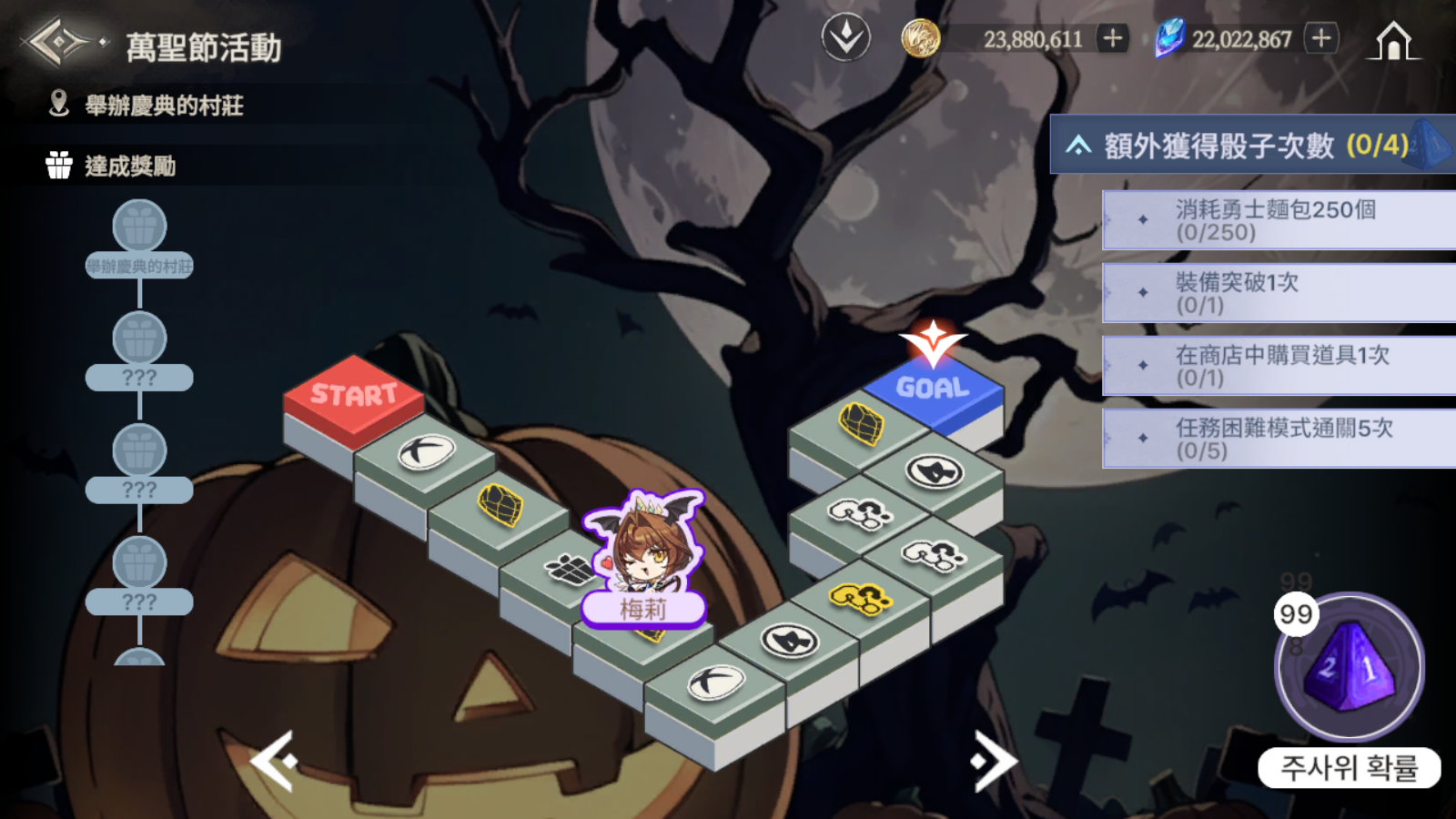The width and height of the screenshot is (1456, 819).
Task: Open the 주사위 확률 dice probability info
Action: (x=1349, y=769)
